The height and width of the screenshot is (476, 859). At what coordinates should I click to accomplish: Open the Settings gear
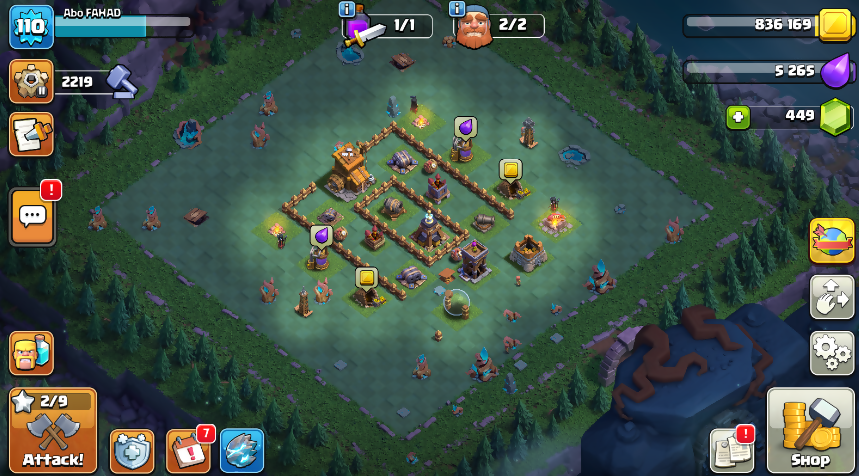point(831,353)
